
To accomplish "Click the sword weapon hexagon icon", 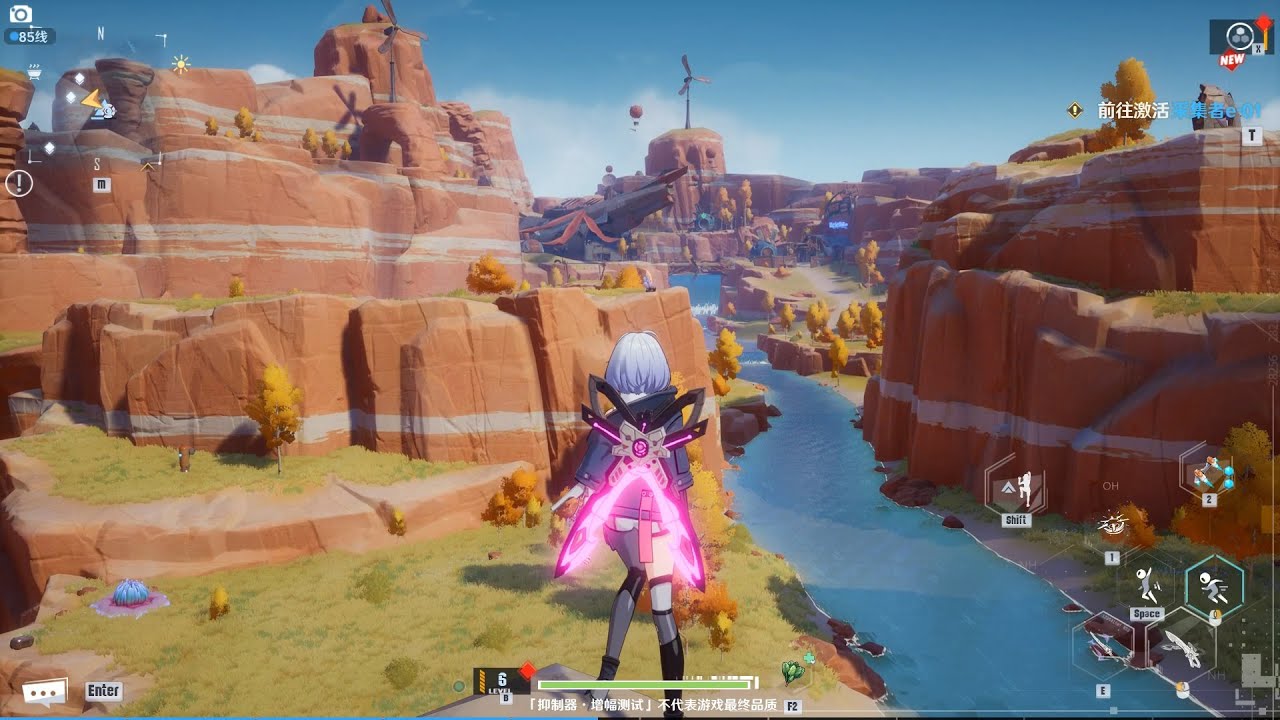I will (x=1184, y=645).
